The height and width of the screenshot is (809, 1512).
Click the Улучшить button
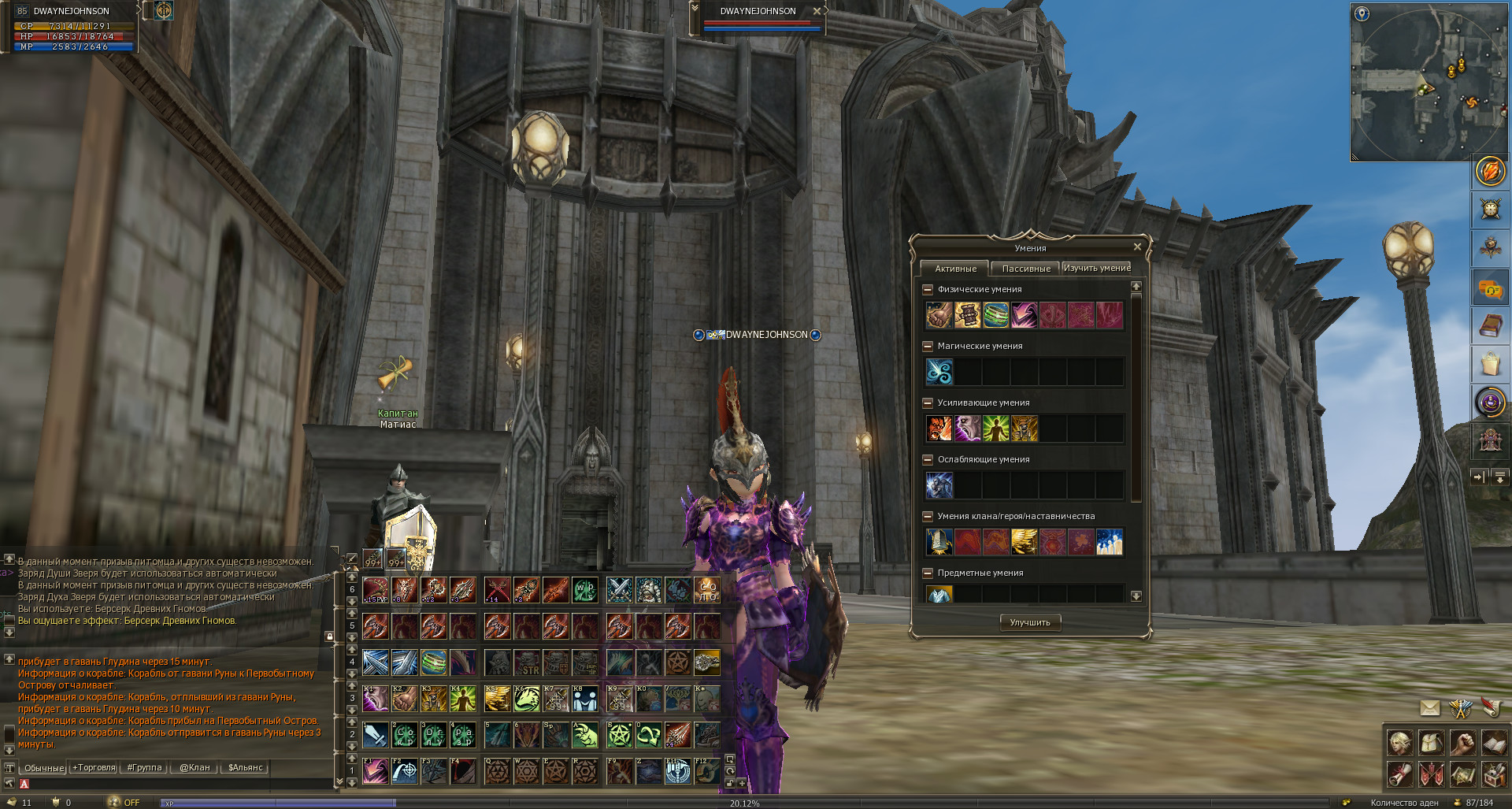coord(1029,622)
